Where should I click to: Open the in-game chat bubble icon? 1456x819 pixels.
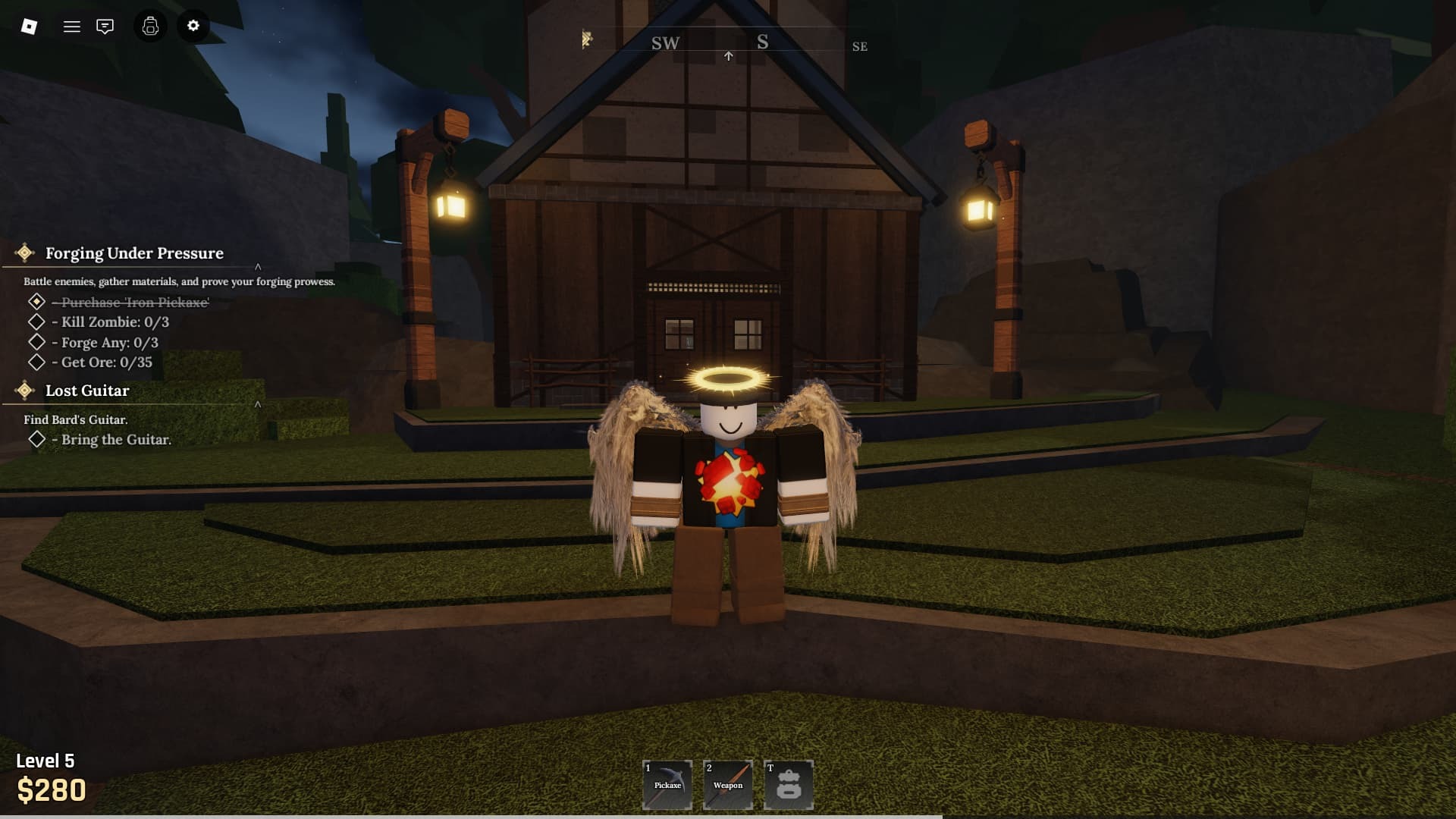105,26
